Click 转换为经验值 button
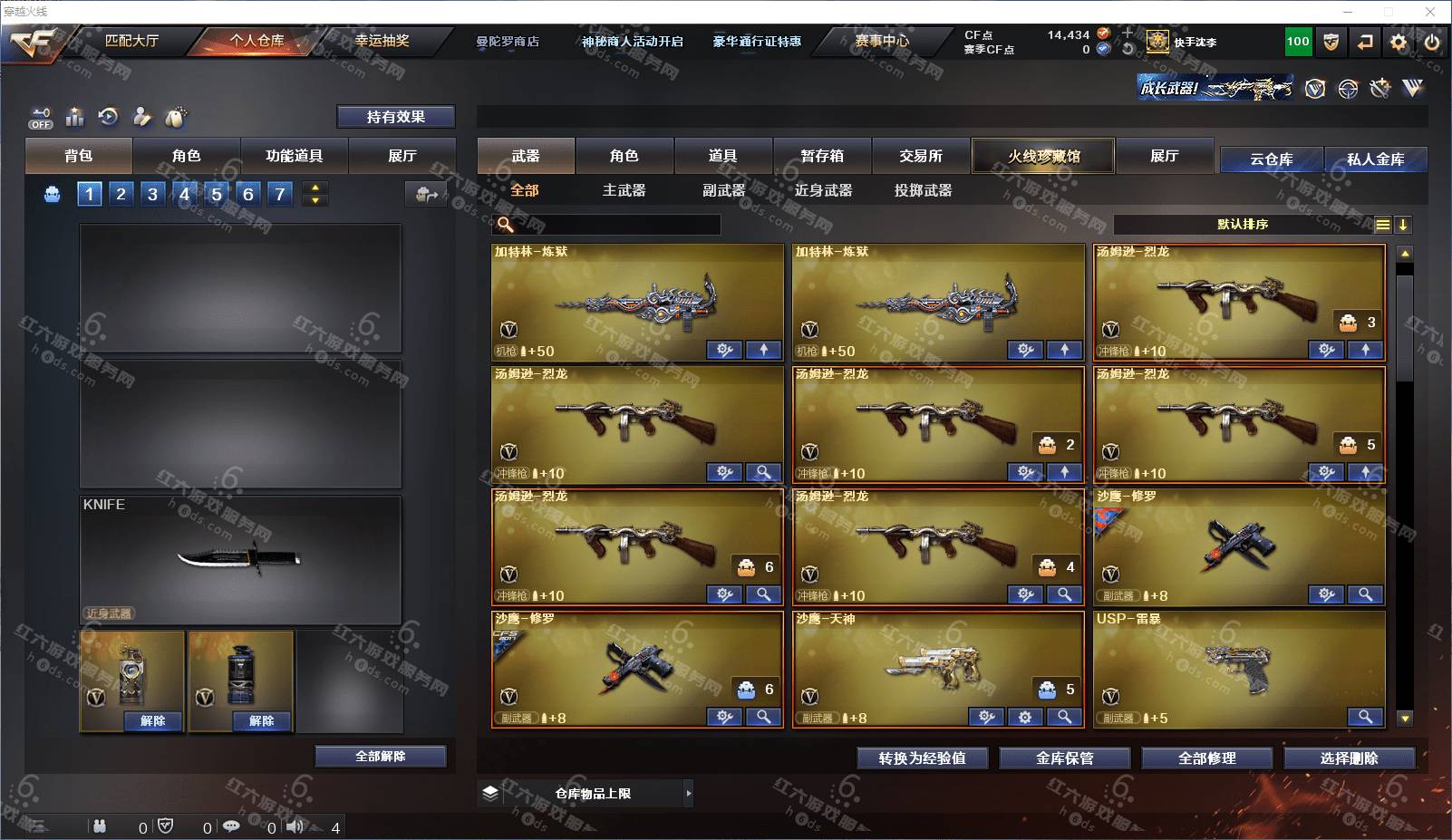This screenshot has height=840, width=1452. tap(922, 758)
